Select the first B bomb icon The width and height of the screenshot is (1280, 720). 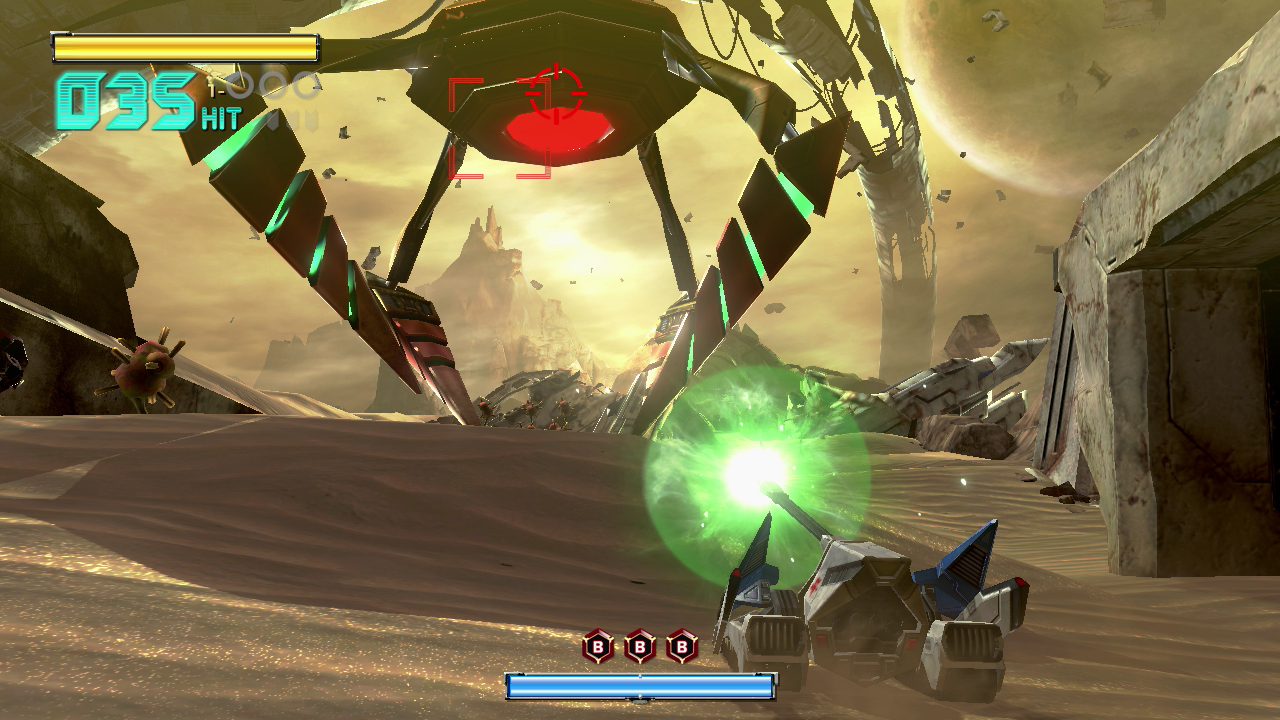point(597,646)
